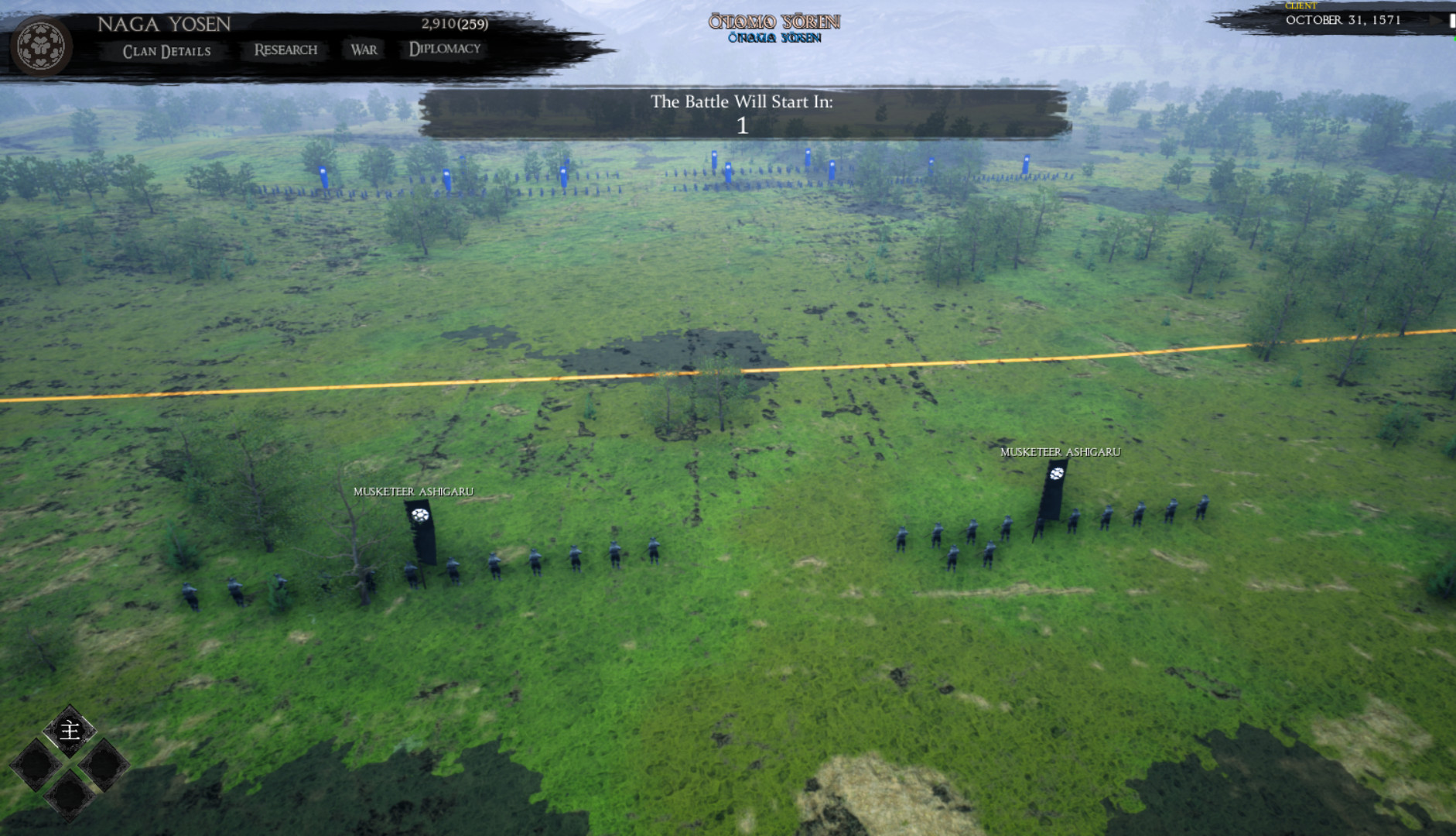The width and height of the screenshot is (1456, 836).
Task: Click the Naga Yosen clan crest emblem
Action: coord(40,46)
